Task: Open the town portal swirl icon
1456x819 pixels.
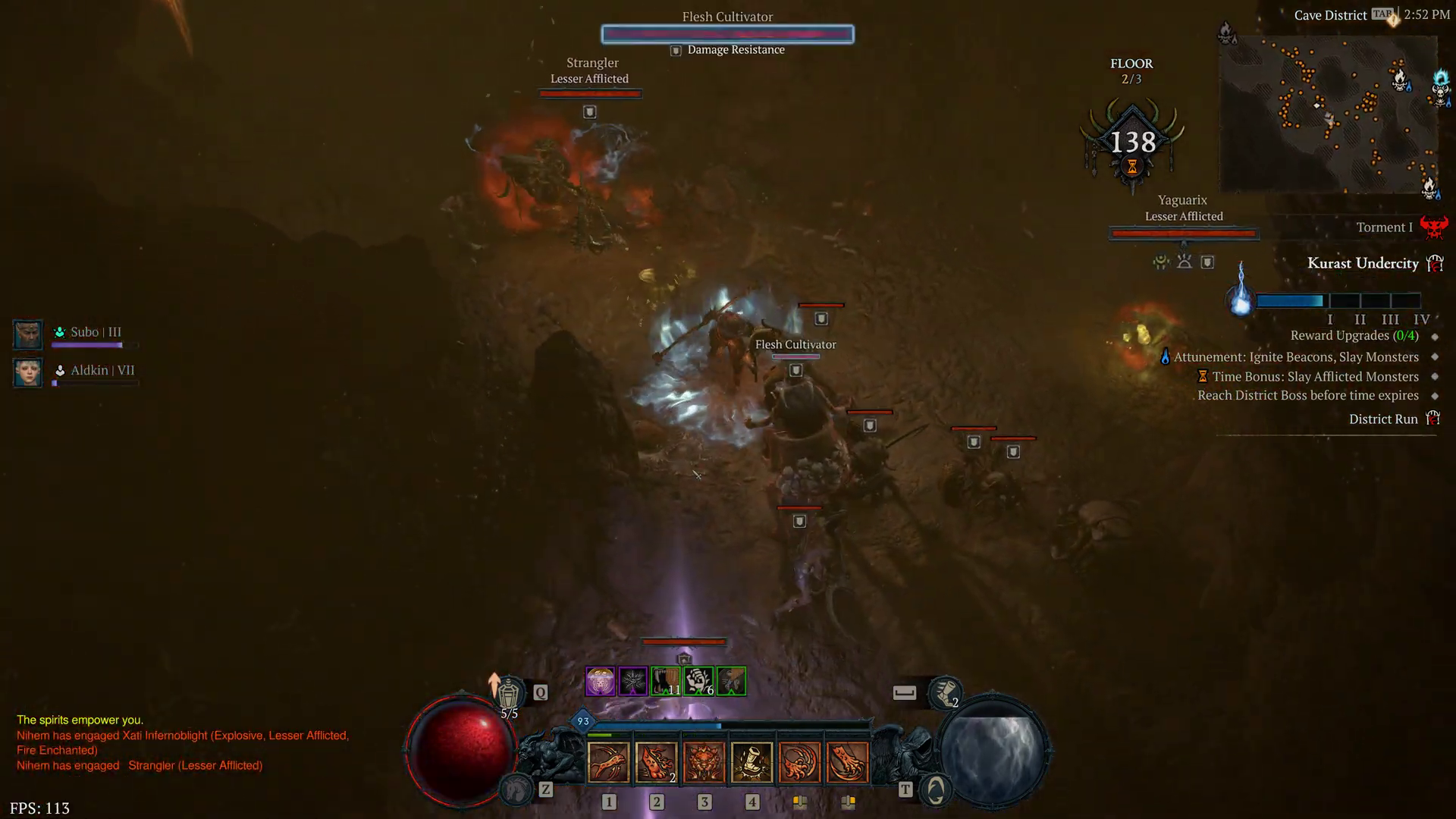Action: coord(936,791)
